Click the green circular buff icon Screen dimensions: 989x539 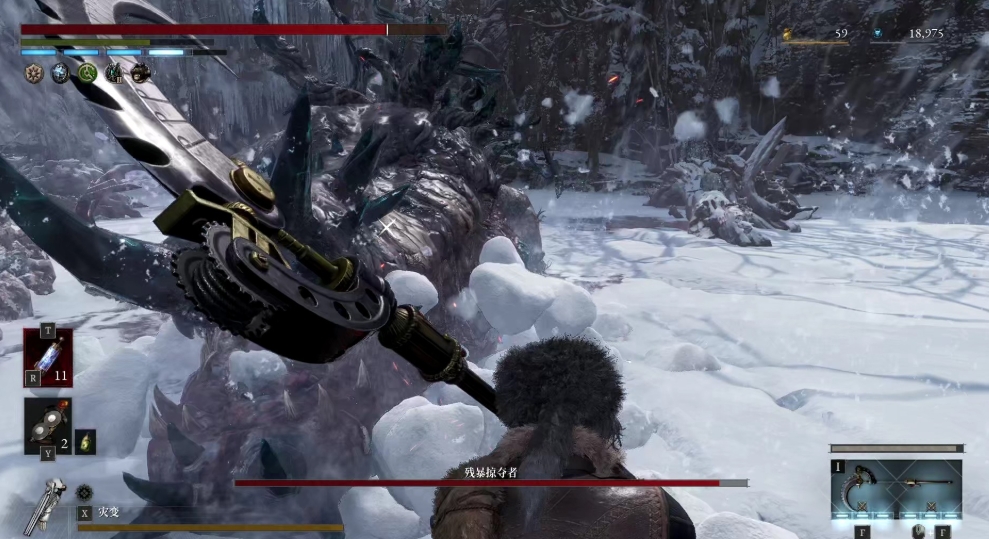87,73
